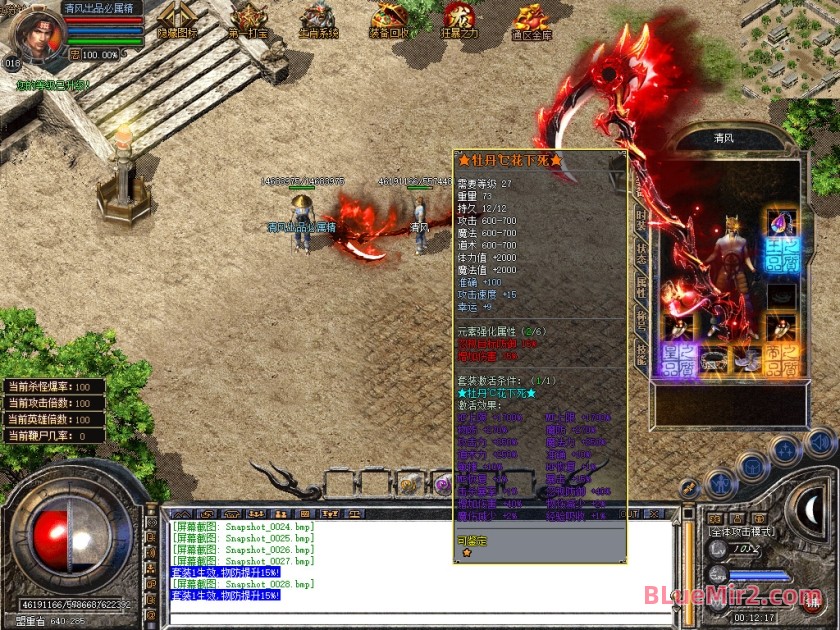Switch to the 状态 status tab
Image resolution: width=840 pixels, height=630 pixels.
[640, 253]
